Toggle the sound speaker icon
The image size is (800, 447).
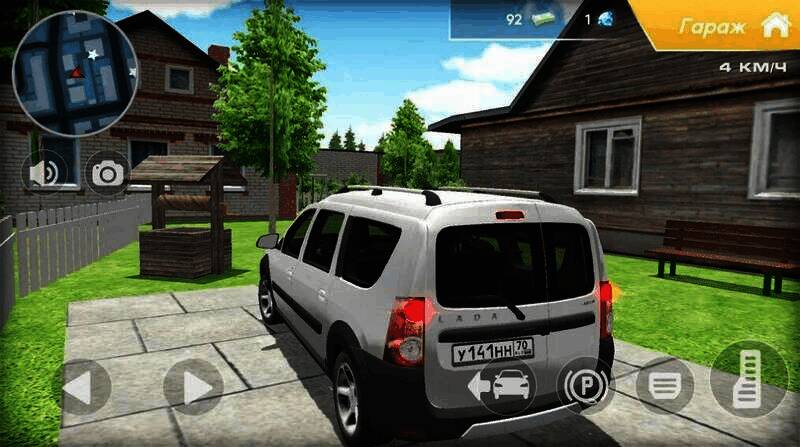tap(44, 173)
